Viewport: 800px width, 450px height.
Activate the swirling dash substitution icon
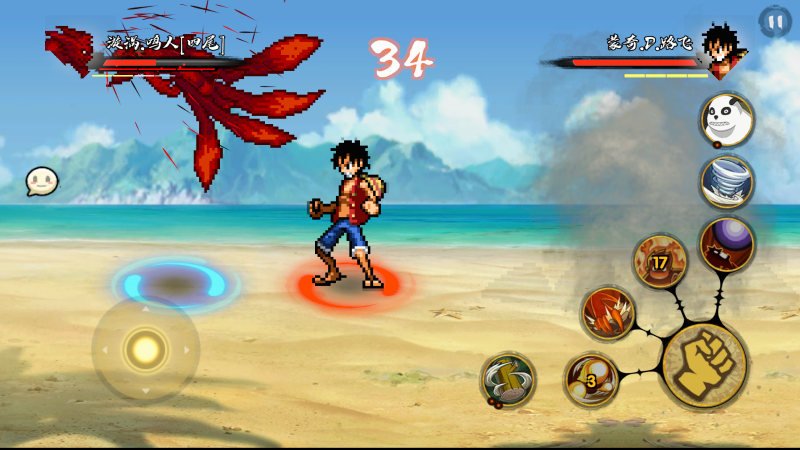(x=508, y=379)
